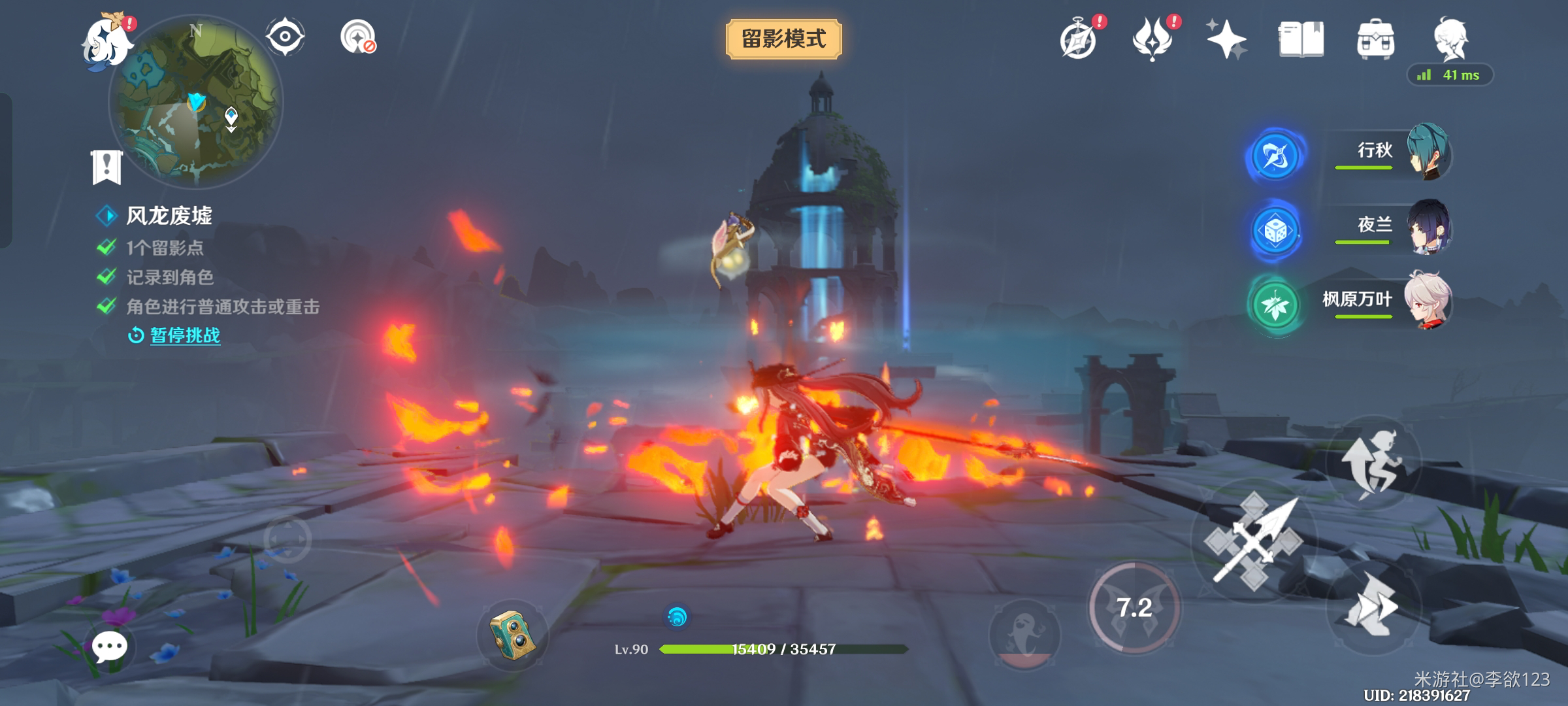
Task: Open the chat speech bubble
Action: click(x=109, y=647)
